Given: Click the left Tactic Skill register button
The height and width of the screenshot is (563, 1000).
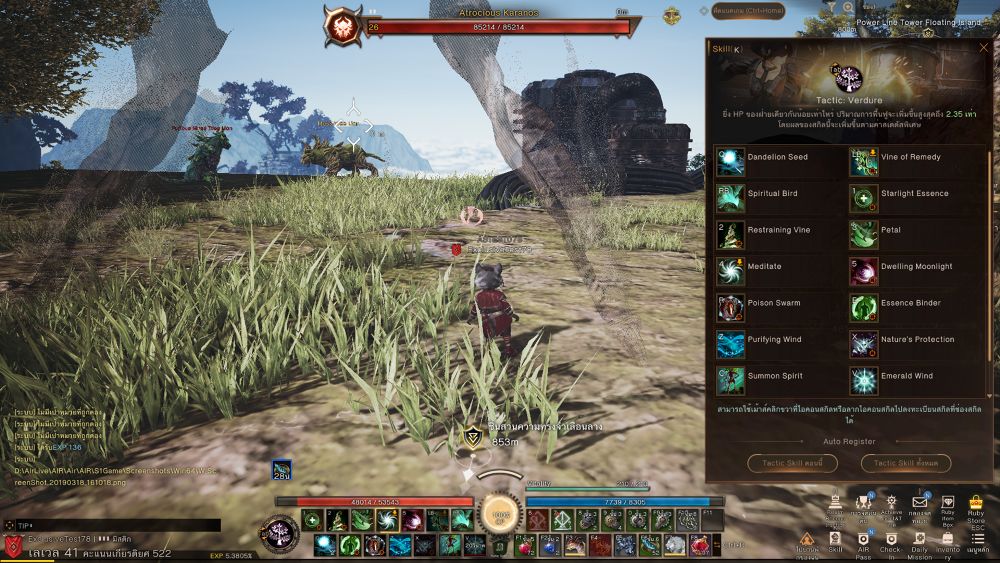Looking at the screenshot, I should [x=793, y=463].
